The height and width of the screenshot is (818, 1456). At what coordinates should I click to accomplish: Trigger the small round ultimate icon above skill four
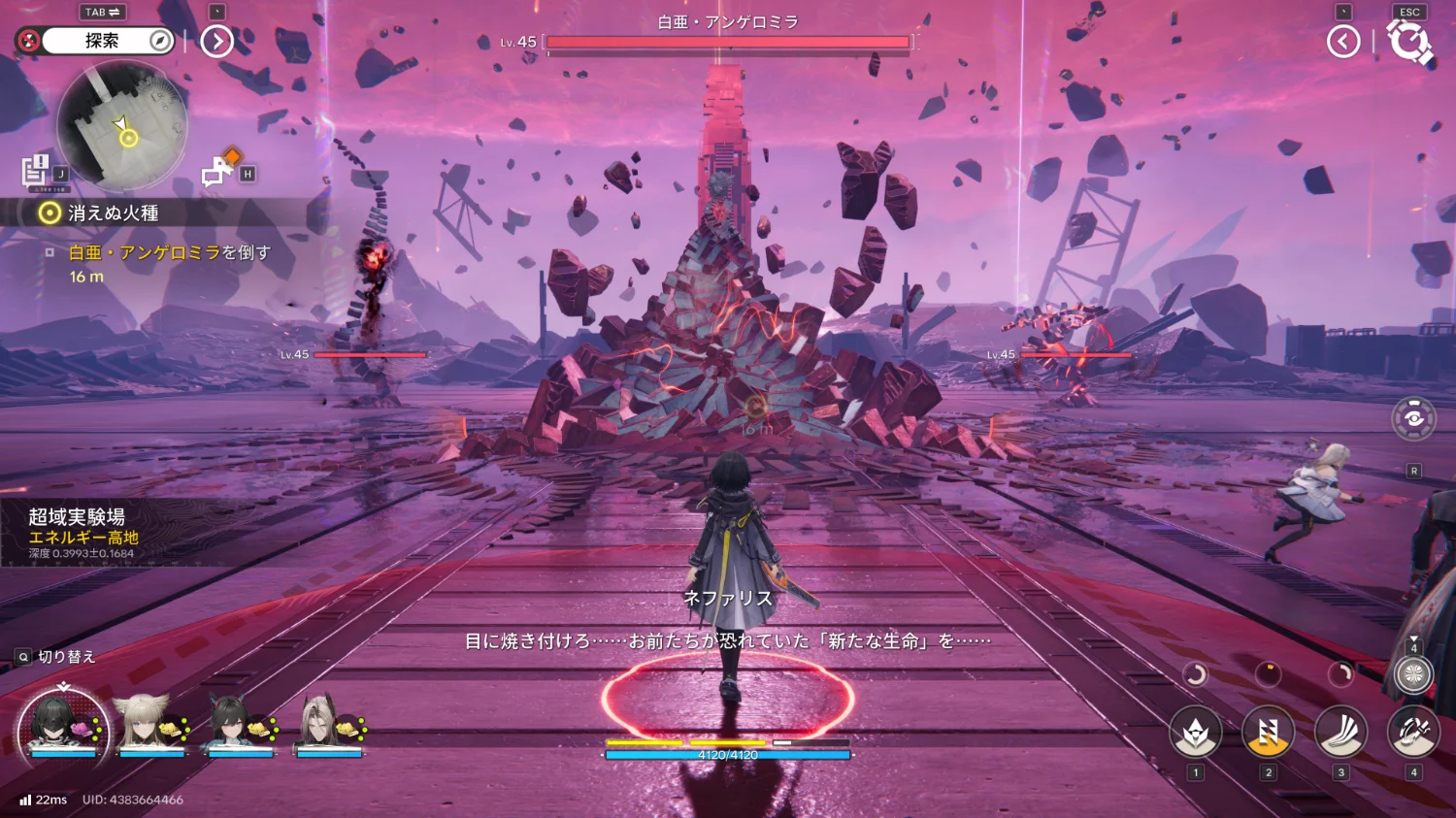pos(1413,674)
